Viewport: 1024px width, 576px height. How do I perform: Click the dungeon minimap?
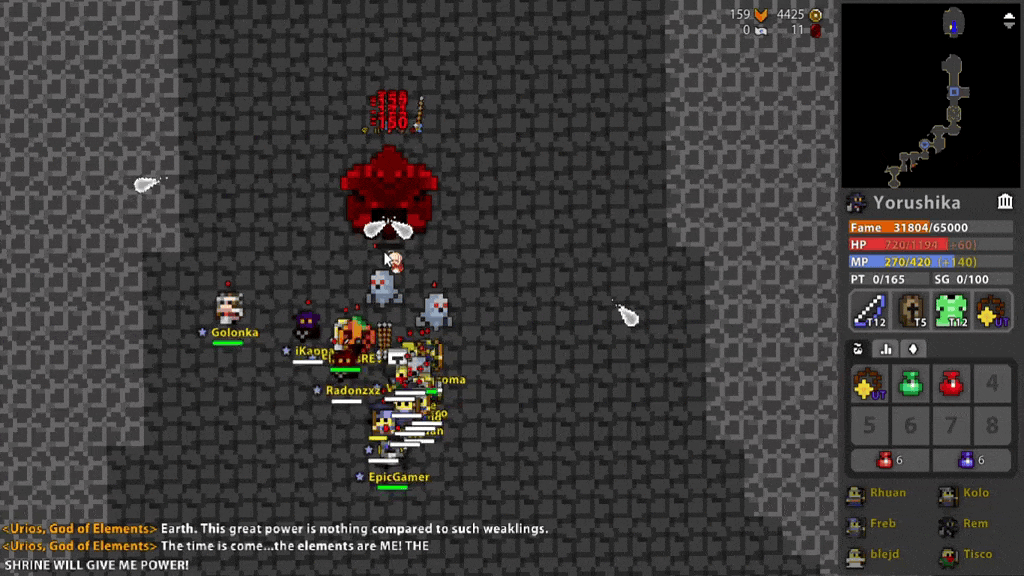click(x=930, y=95)
